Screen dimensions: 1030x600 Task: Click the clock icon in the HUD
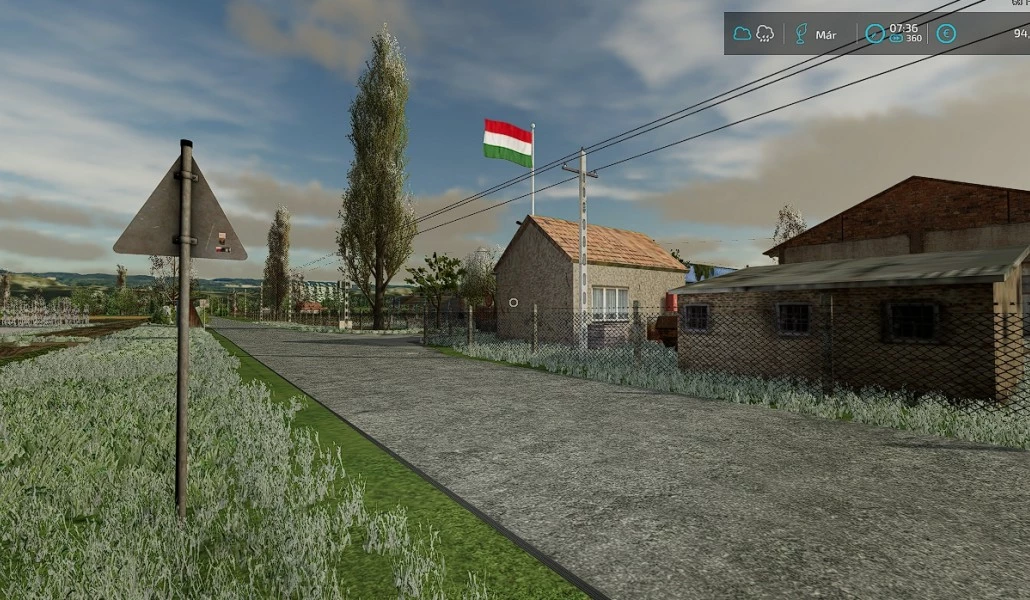(x=874, y=34)
